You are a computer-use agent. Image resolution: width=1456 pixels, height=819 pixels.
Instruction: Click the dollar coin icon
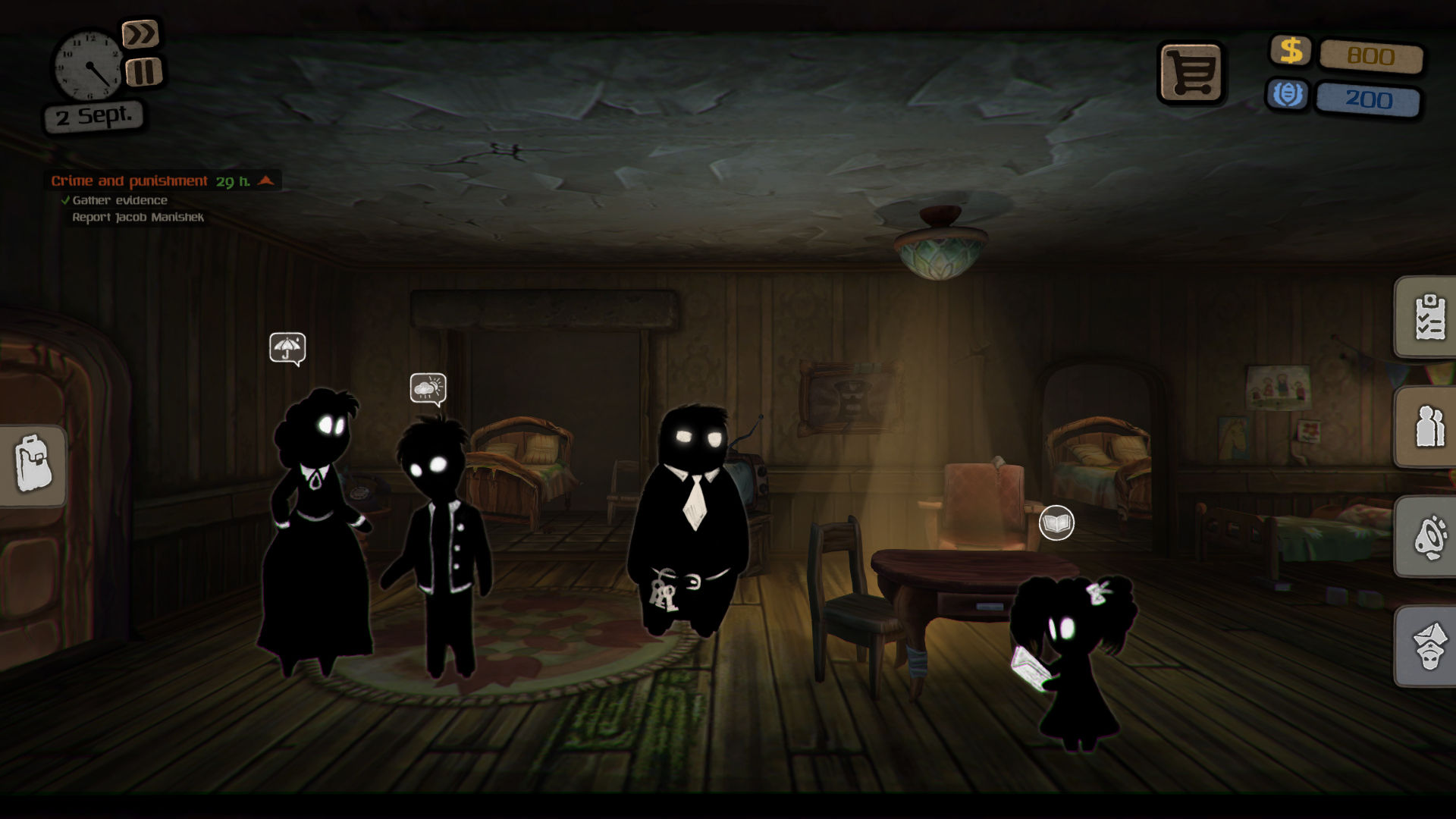pos(1290,53)
